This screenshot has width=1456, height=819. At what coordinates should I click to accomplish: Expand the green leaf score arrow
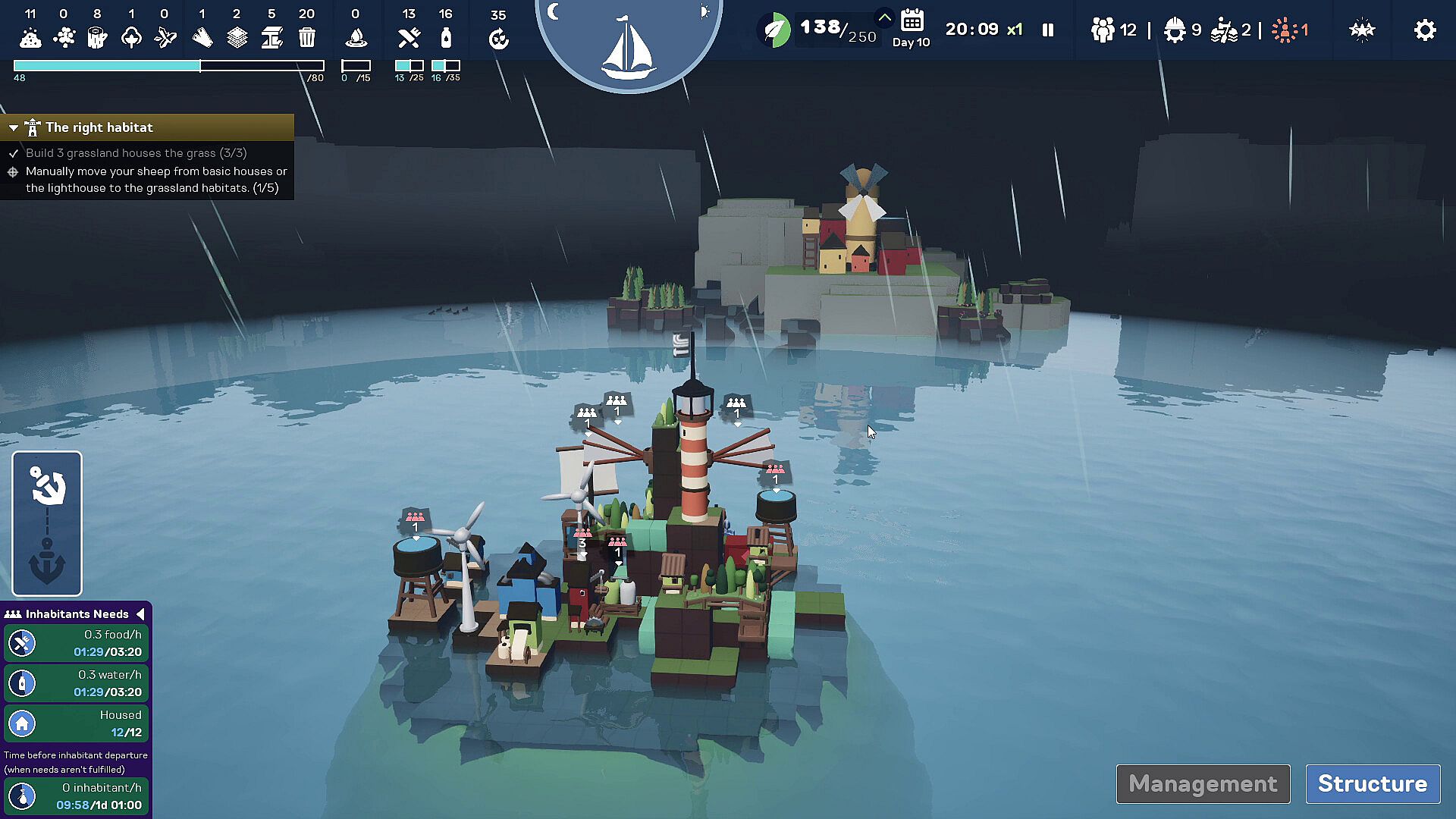pyautogui.click(x=884, y=17)
